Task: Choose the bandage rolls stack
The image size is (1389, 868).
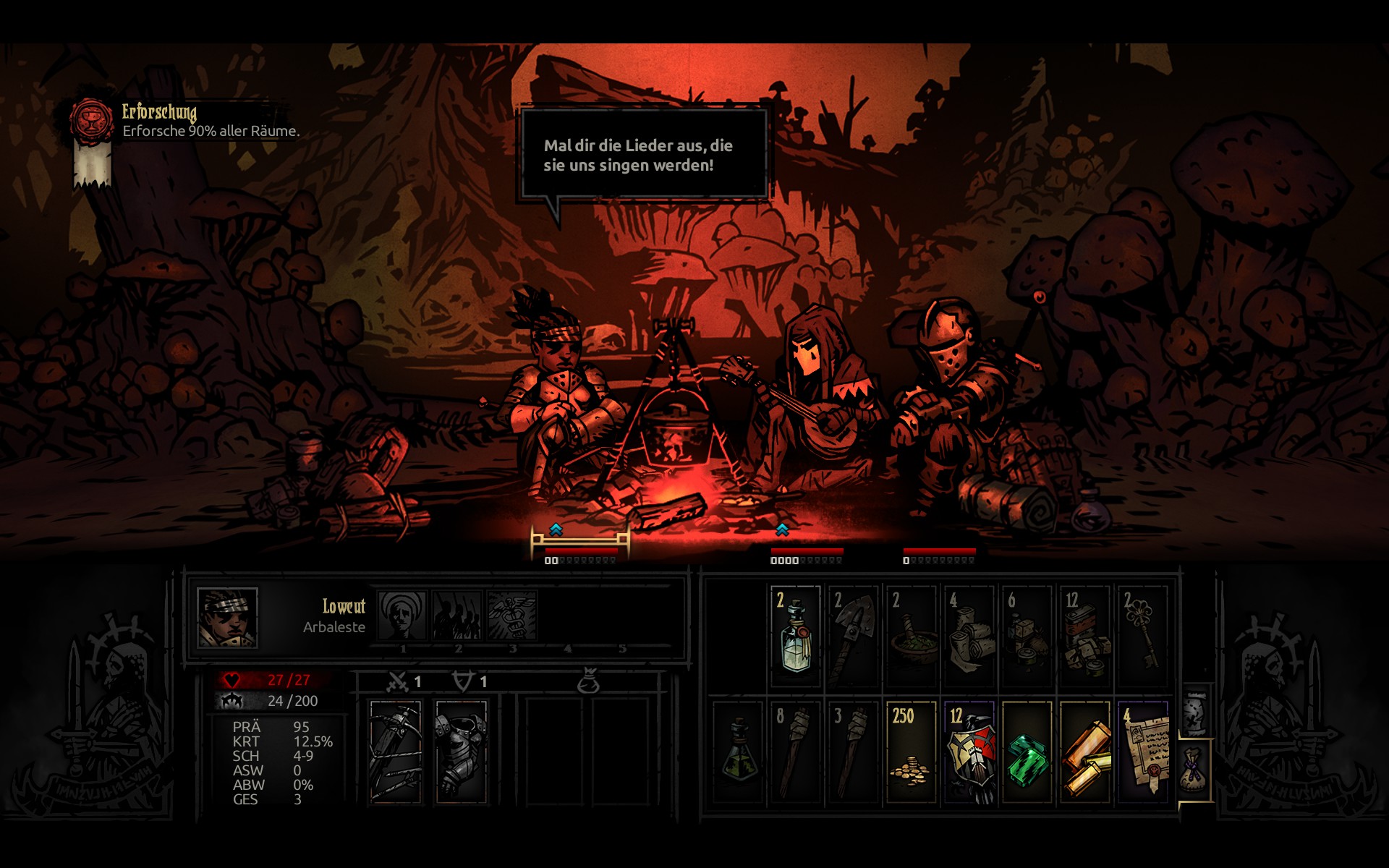Action: pyautogui.click(x=969, y=637)
